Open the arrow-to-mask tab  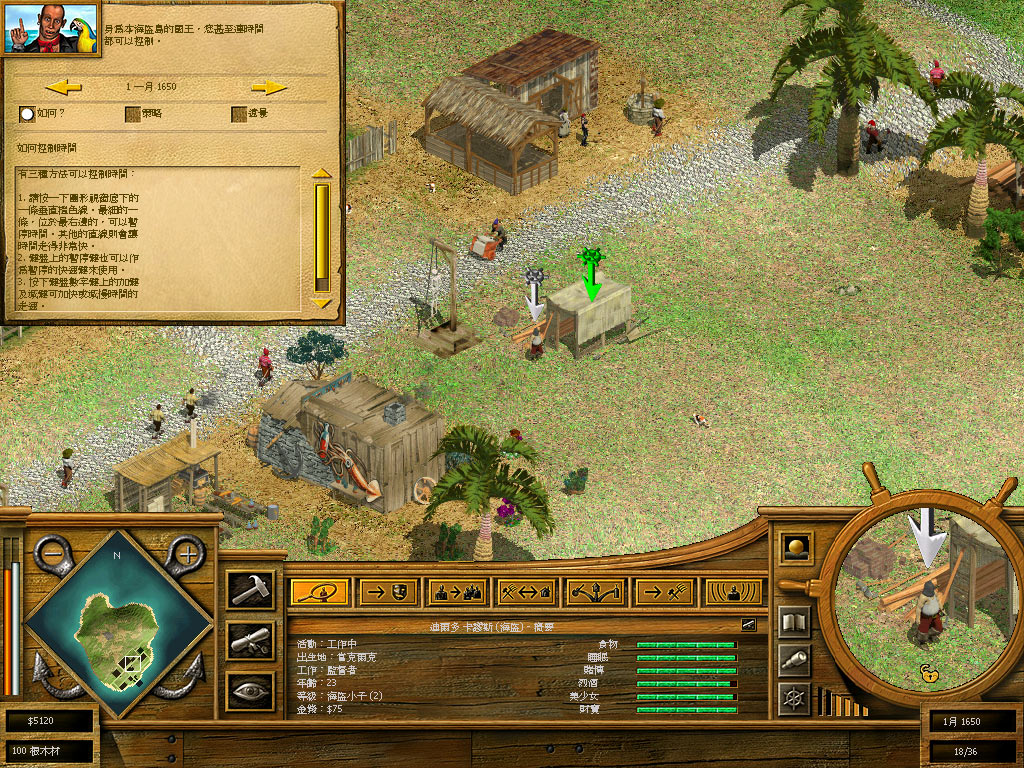click(x=388, y=592)
